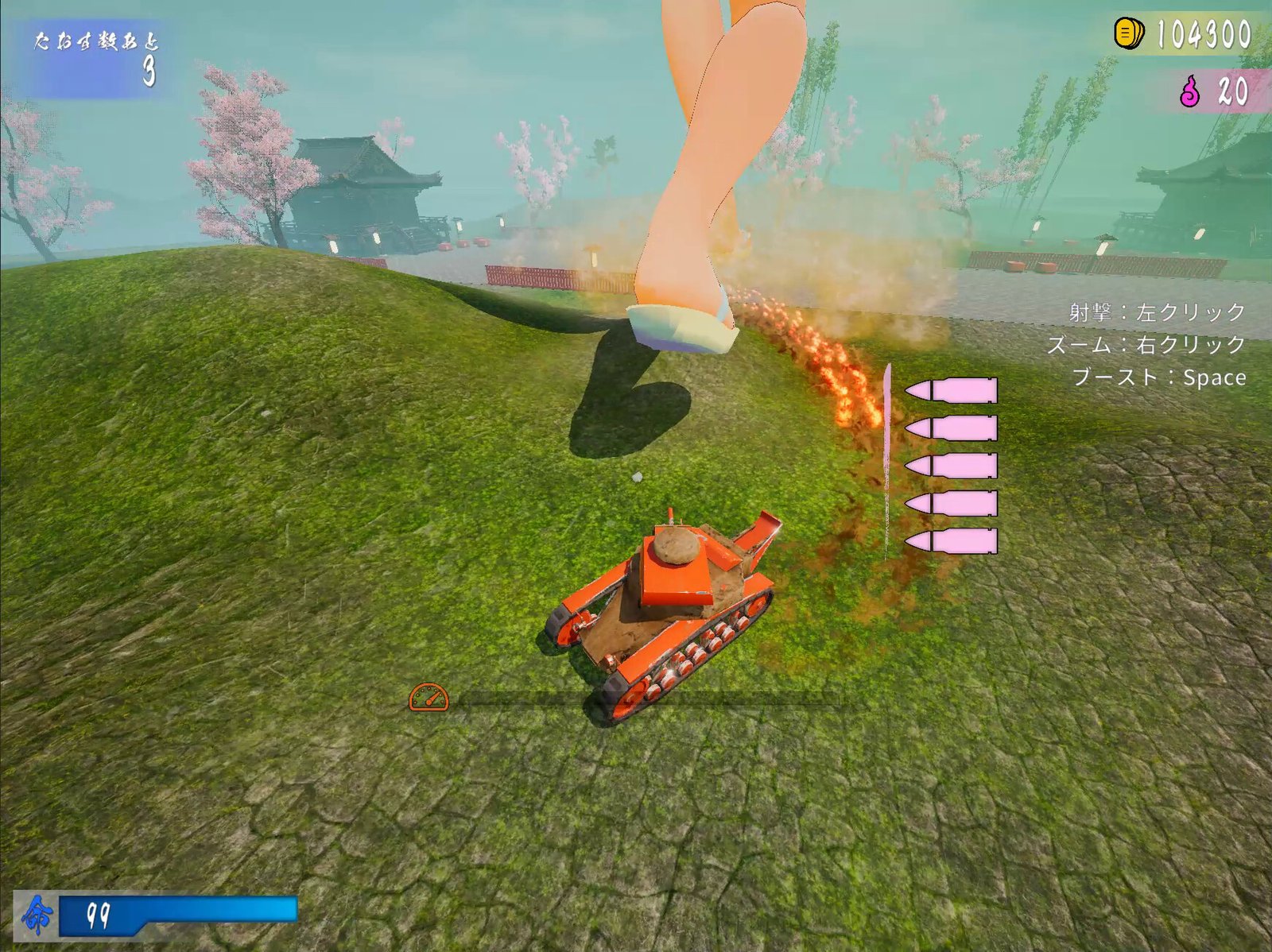This screenshot has width=1272, height=952.
Task: Select the pink flame soul icon
Action: tap(1189, 91)
